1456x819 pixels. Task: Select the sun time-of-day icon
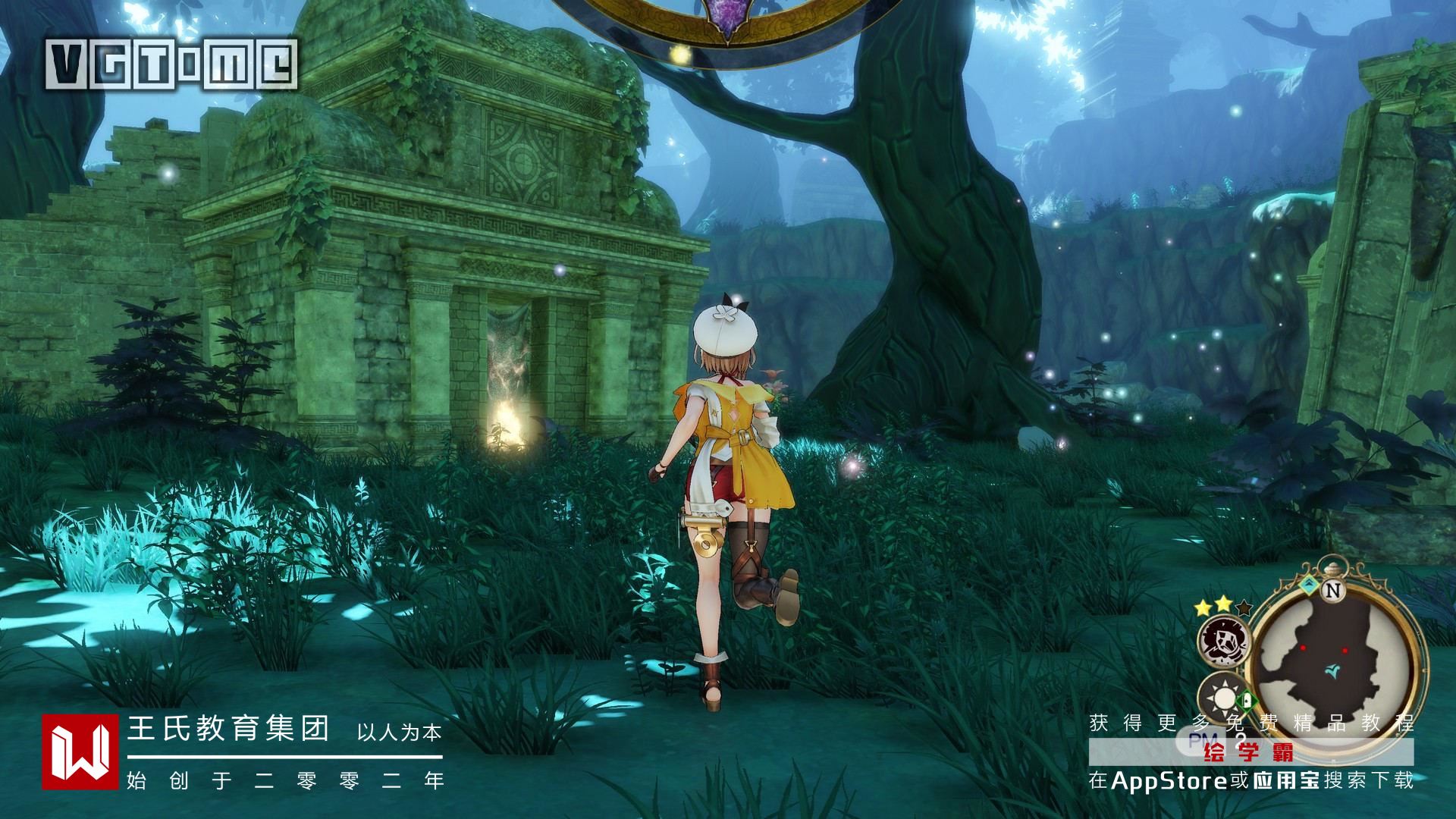point(1220,695)
